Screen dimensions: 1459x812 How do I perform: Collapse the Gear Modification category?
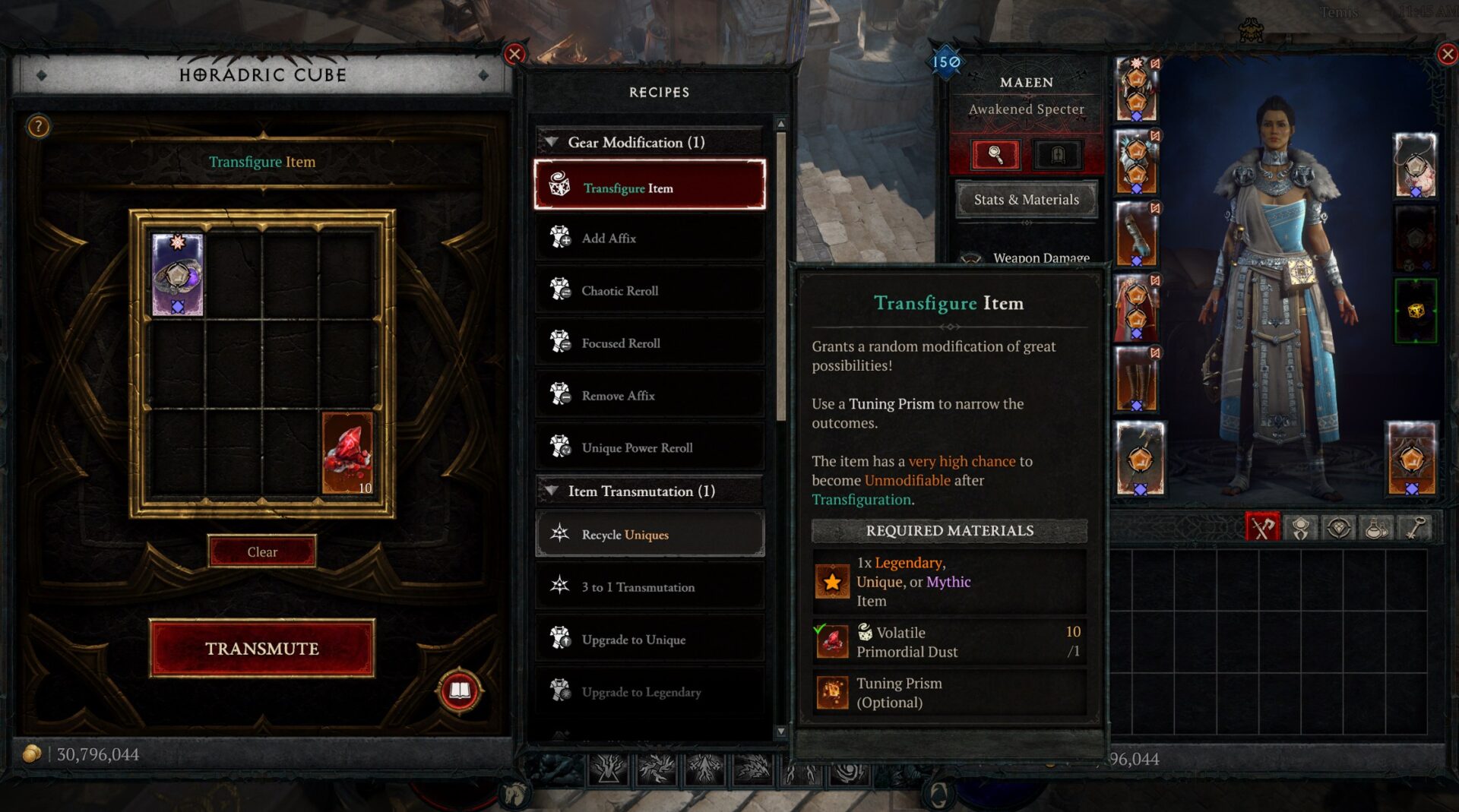[x=552, y=142]
